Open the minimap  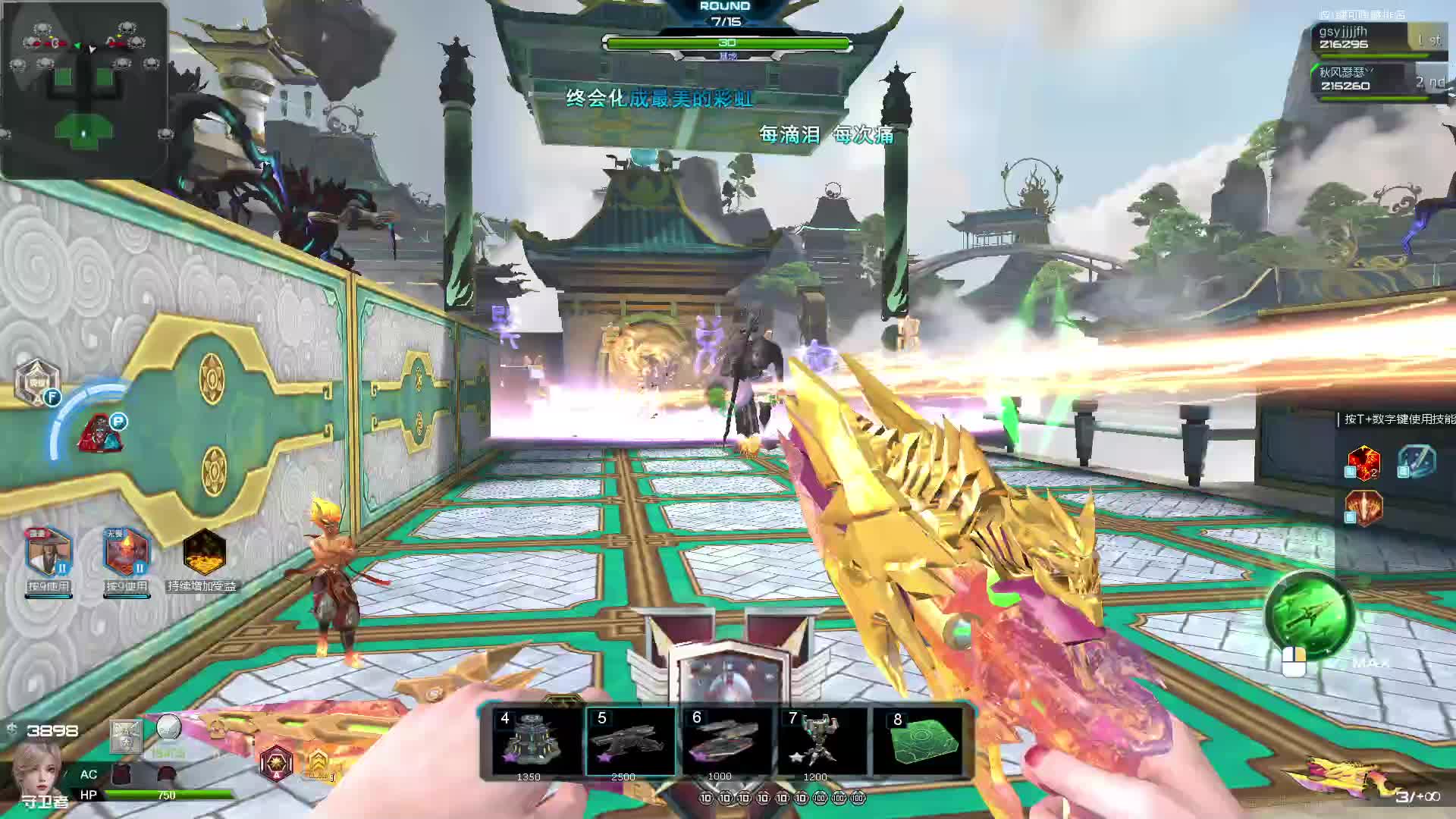click(x=83, y=89)
